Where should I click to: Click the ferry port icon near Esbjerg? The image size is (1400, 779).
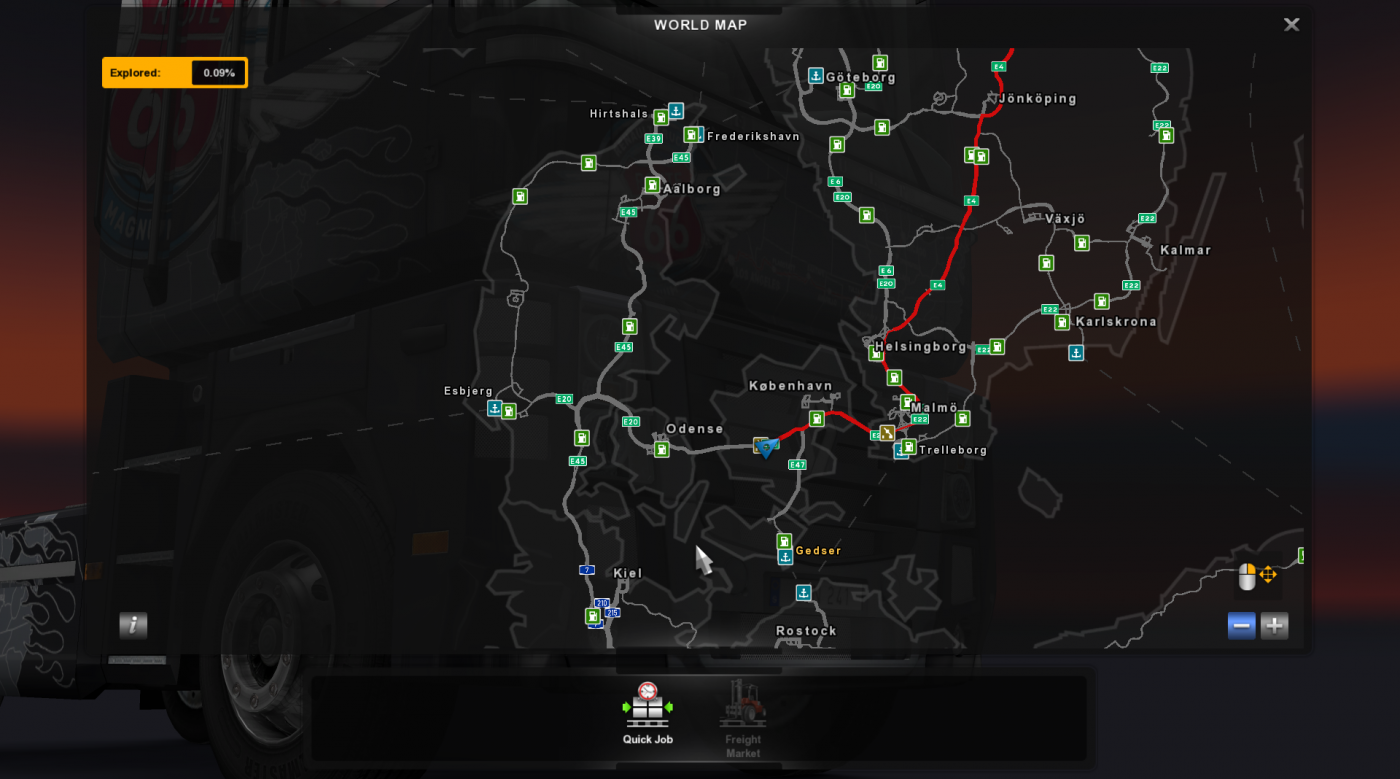point(496,409)
